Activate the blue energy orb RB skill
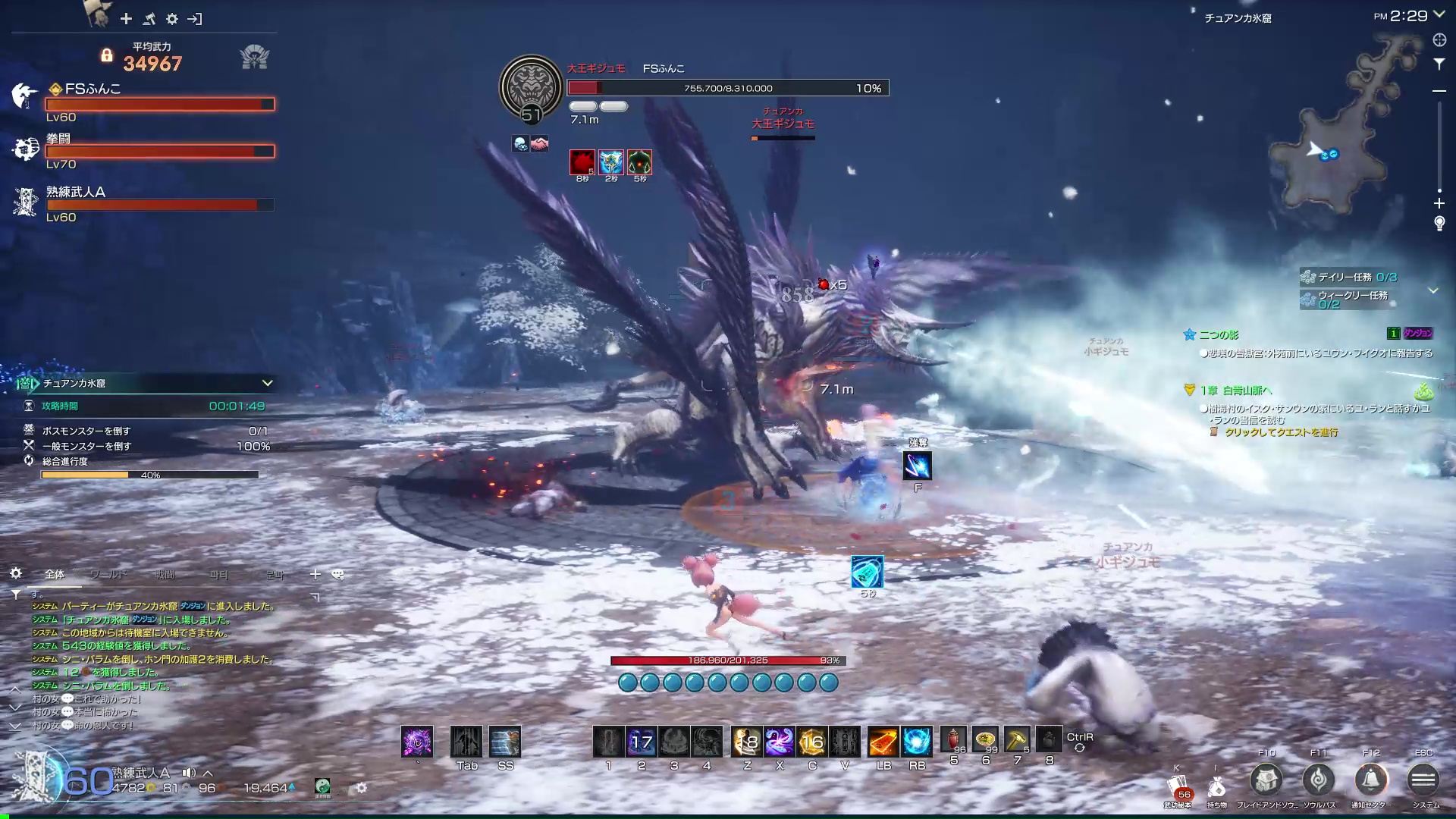Viewport: 1456px width, 819px height. pos(916,742)
